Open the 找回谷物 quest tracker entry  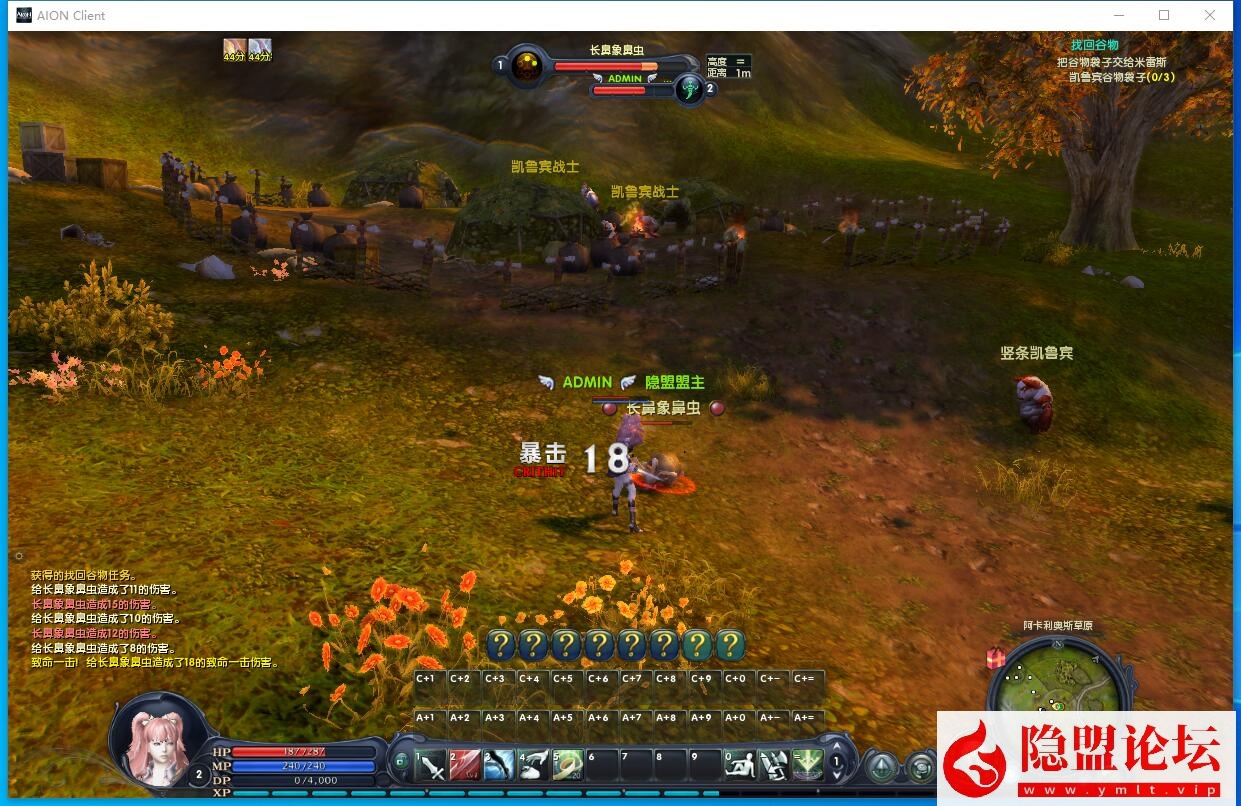[1094, 45]
